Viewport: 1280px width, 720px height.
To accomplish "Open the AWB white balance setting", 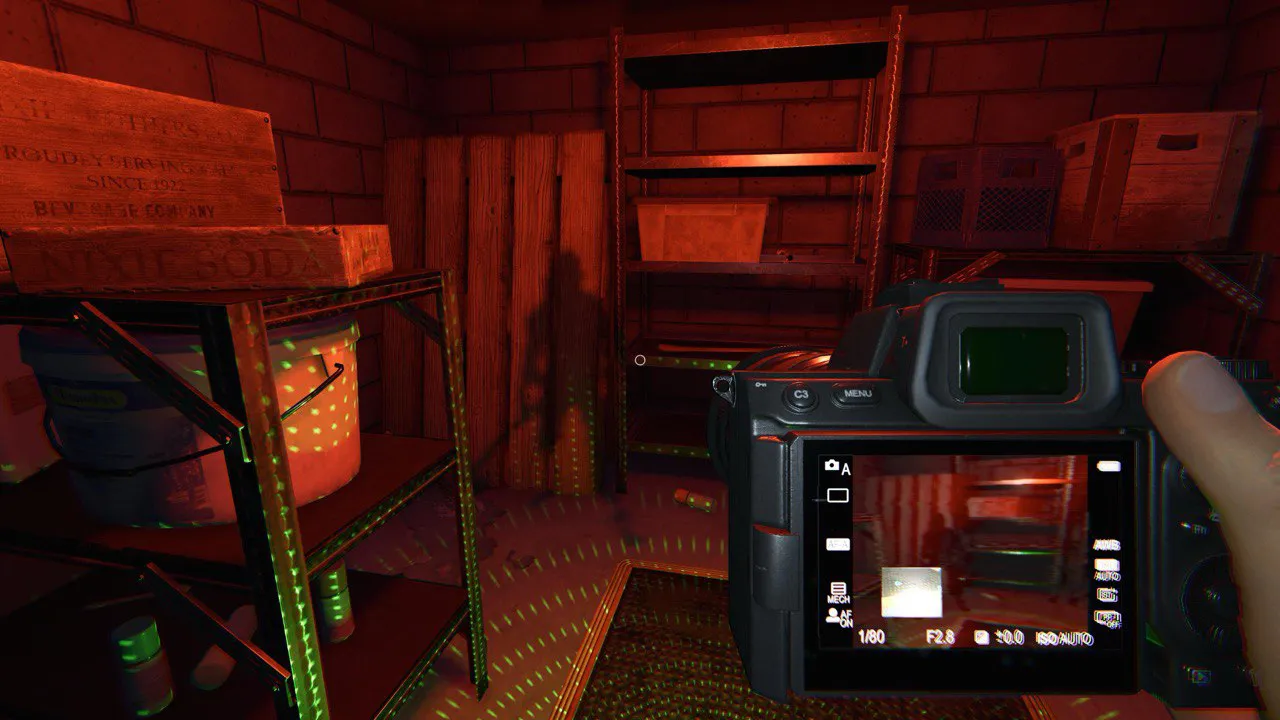I will [1107, 545].
